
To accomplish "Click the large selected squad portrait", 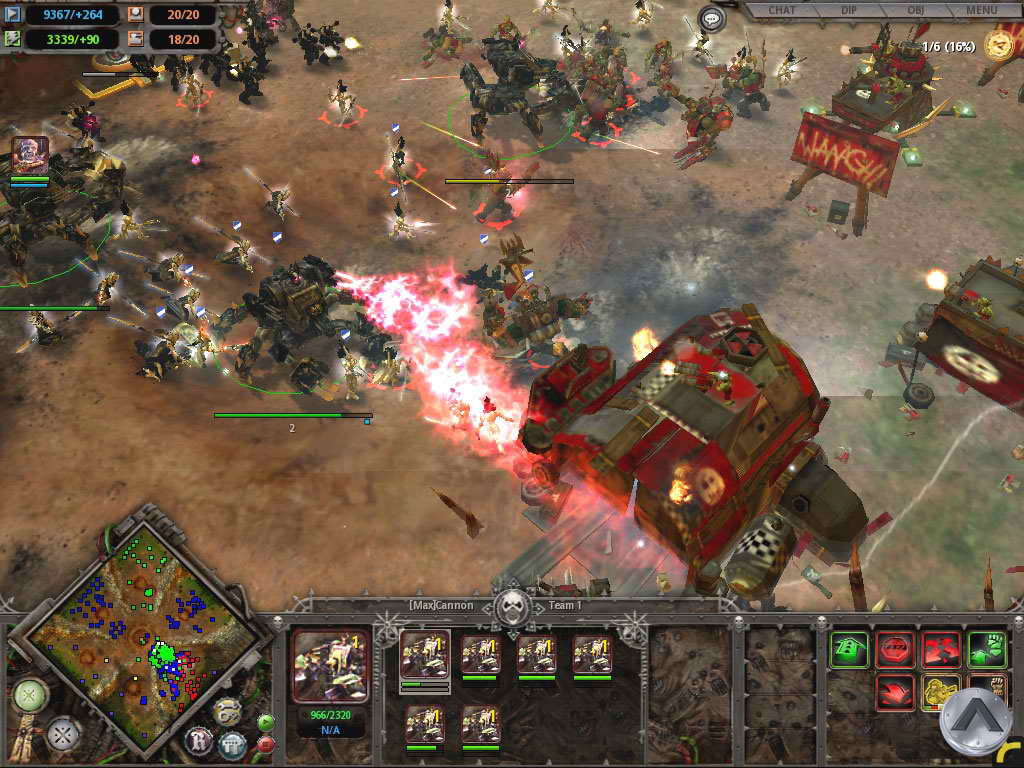I will 330,665.
